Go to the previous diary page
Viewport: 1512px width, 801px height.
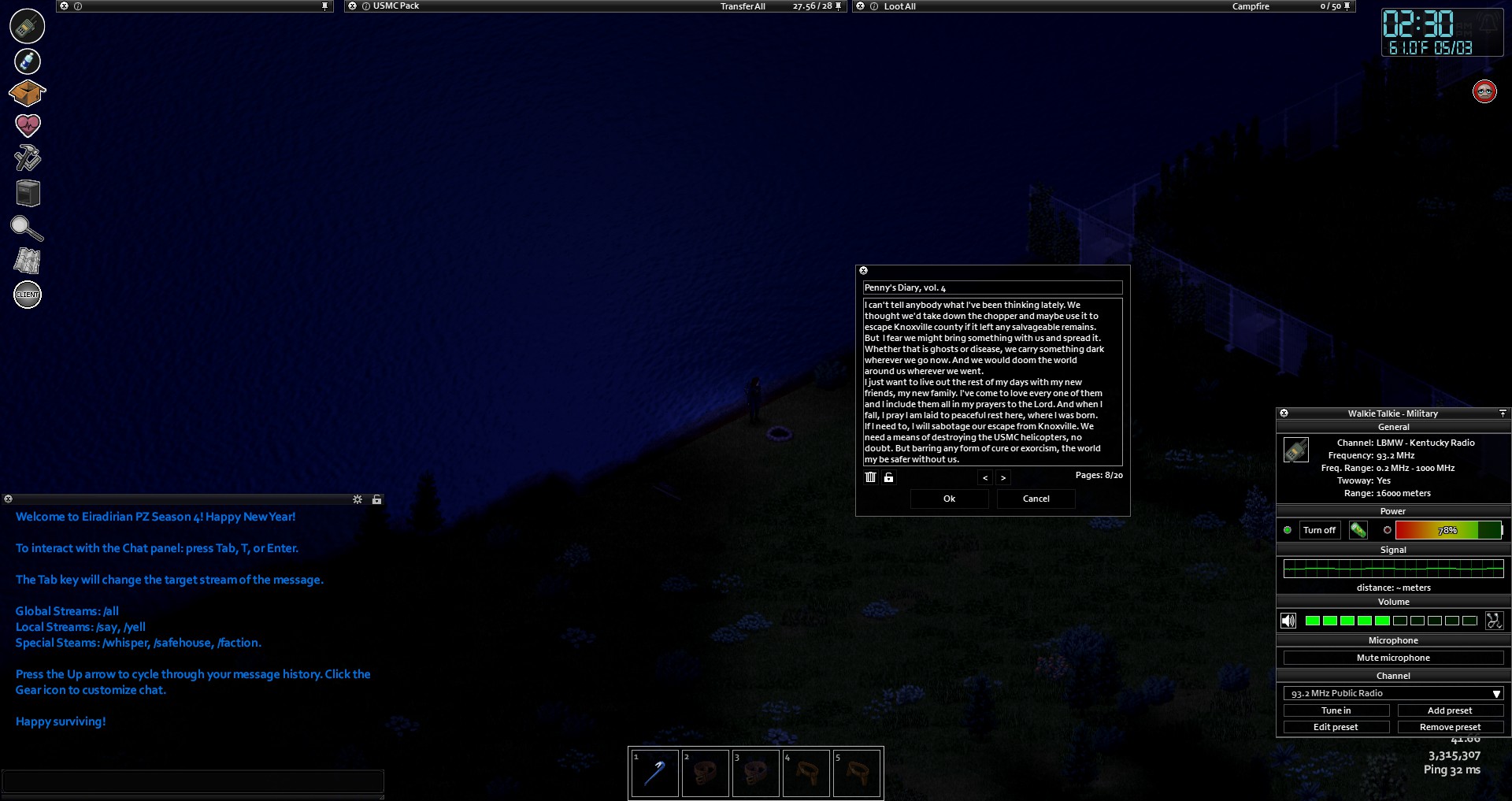[x=985, y=477]
